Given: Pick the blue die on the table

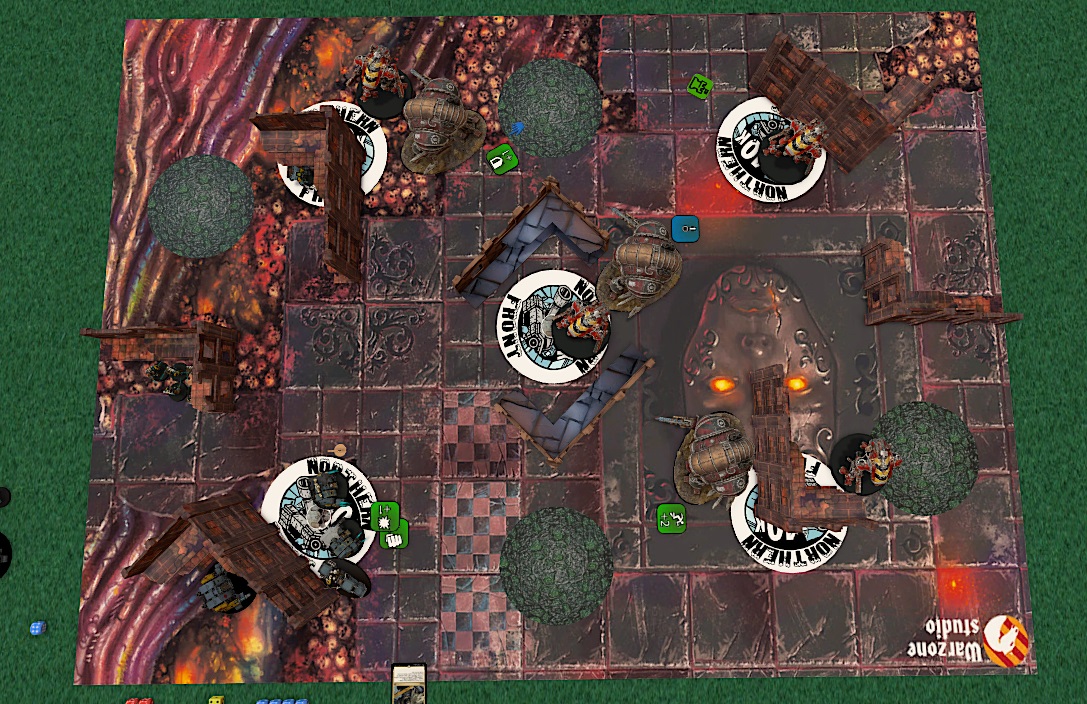Looking at the screenshot, I should click(37, 628).
